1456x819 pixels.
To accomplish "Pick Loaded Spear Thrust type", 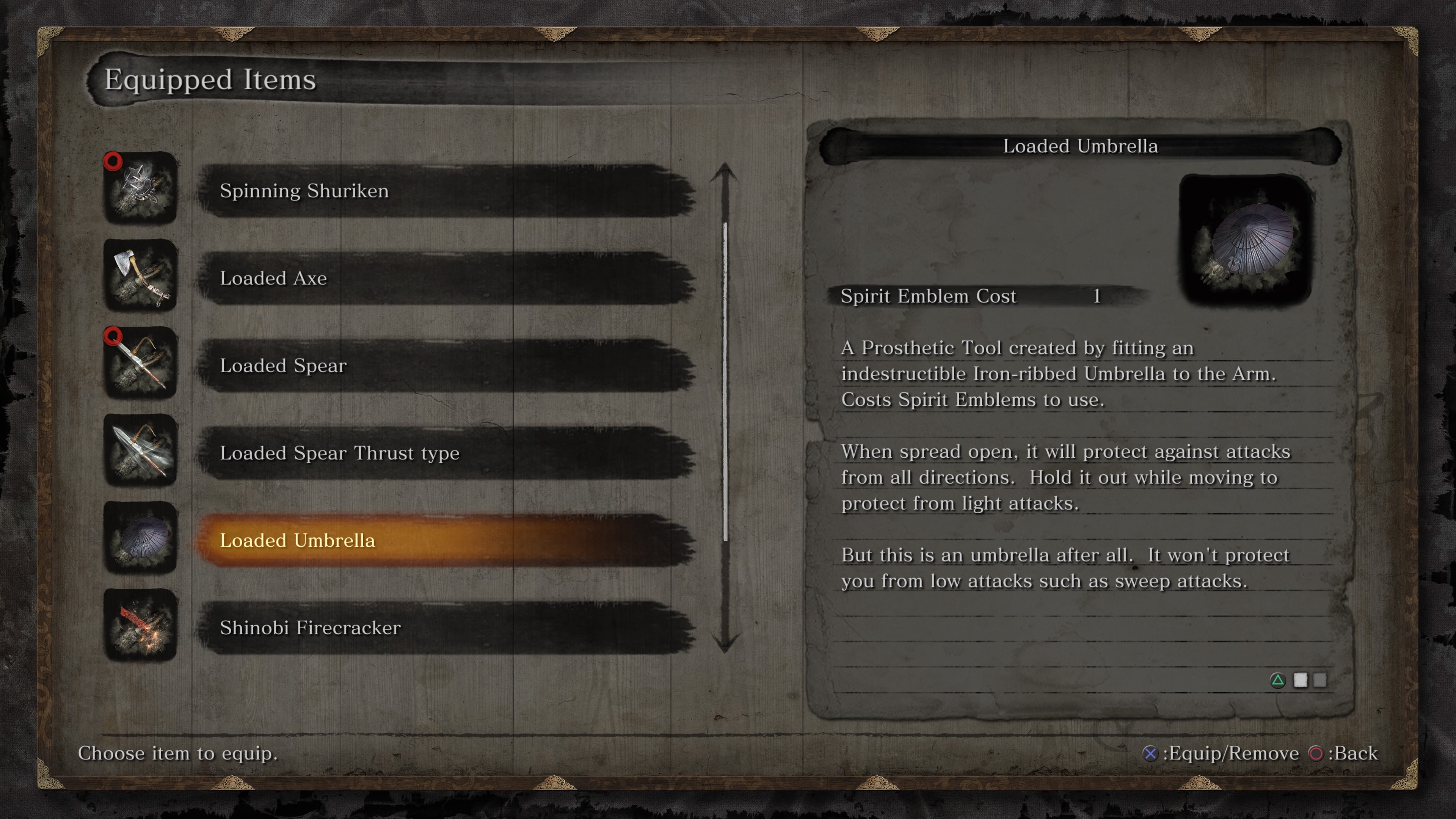I will 446,453.
